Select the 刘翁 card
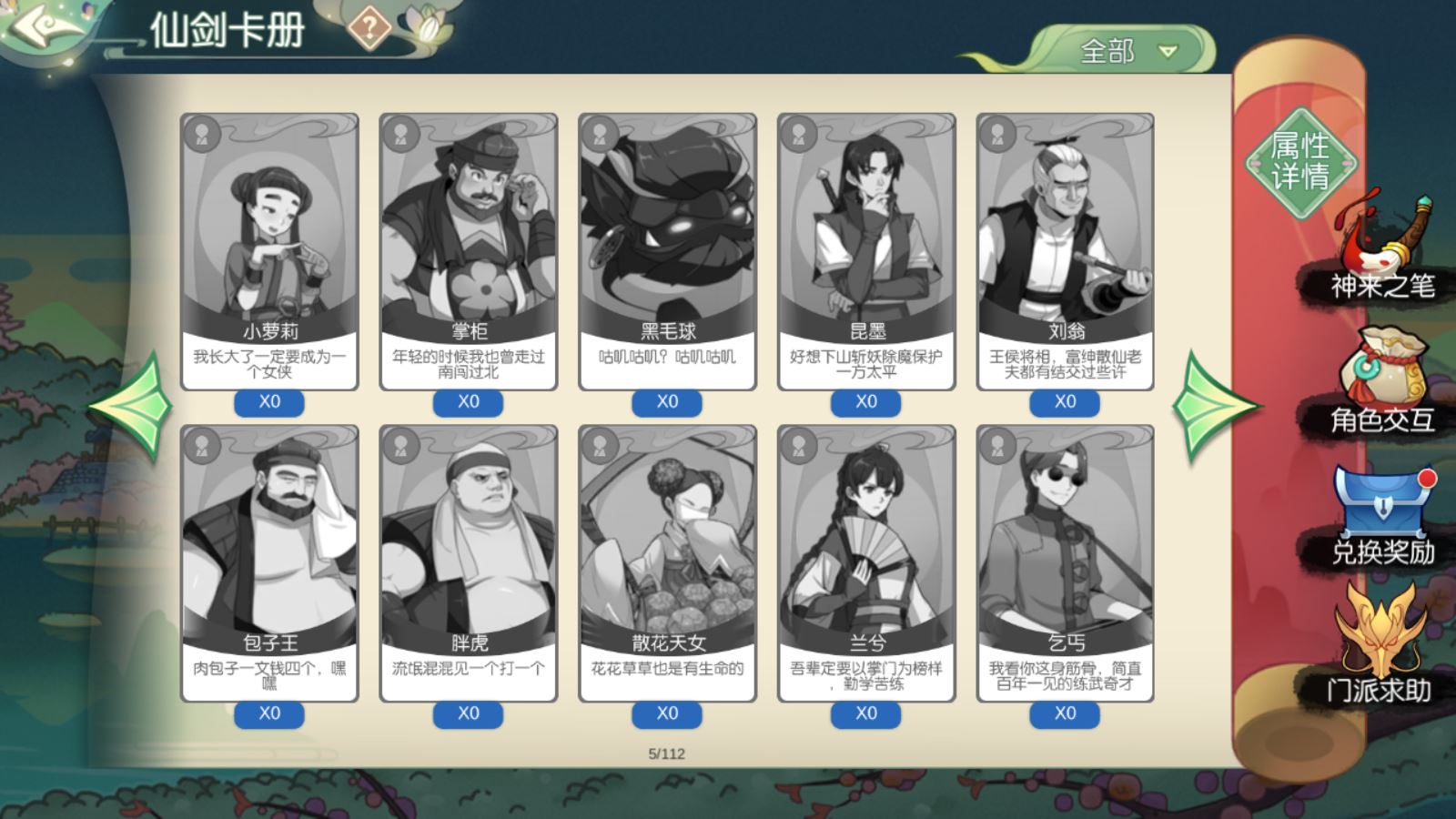Screen dimensions: 1456x819 pos(1065,251)
